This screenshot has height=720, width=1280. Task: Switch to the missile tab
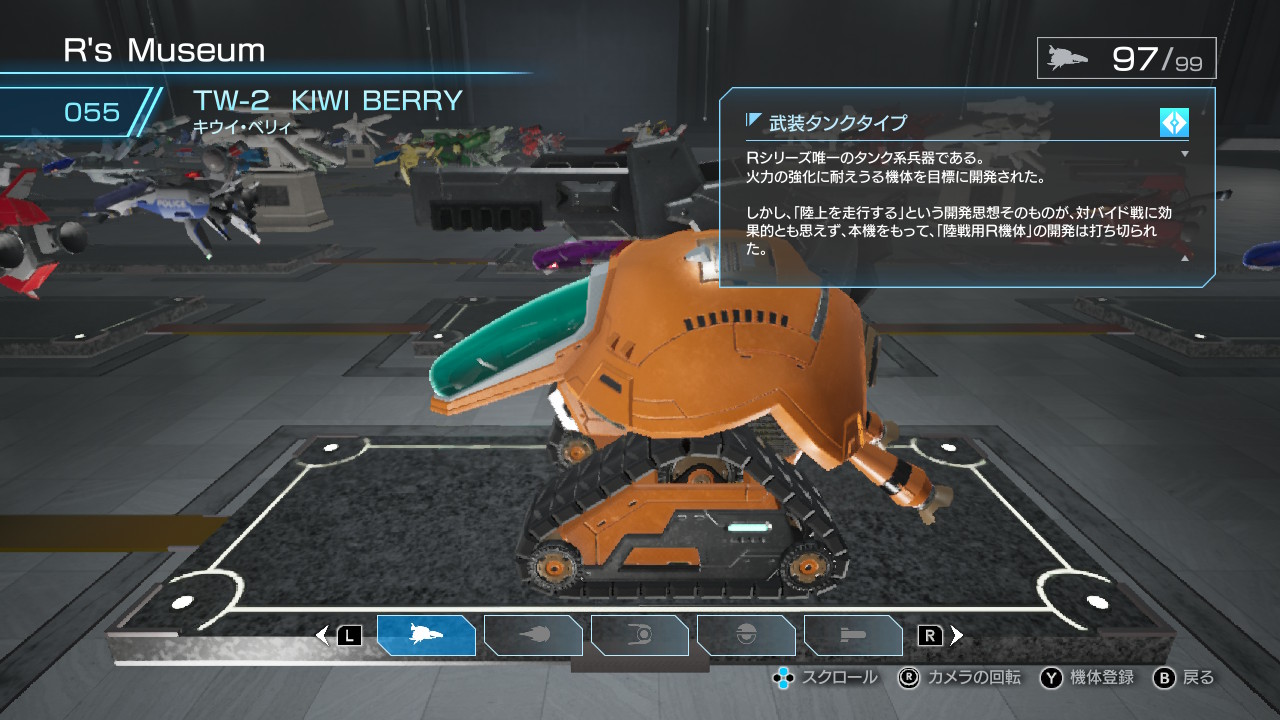coord(853,635)
